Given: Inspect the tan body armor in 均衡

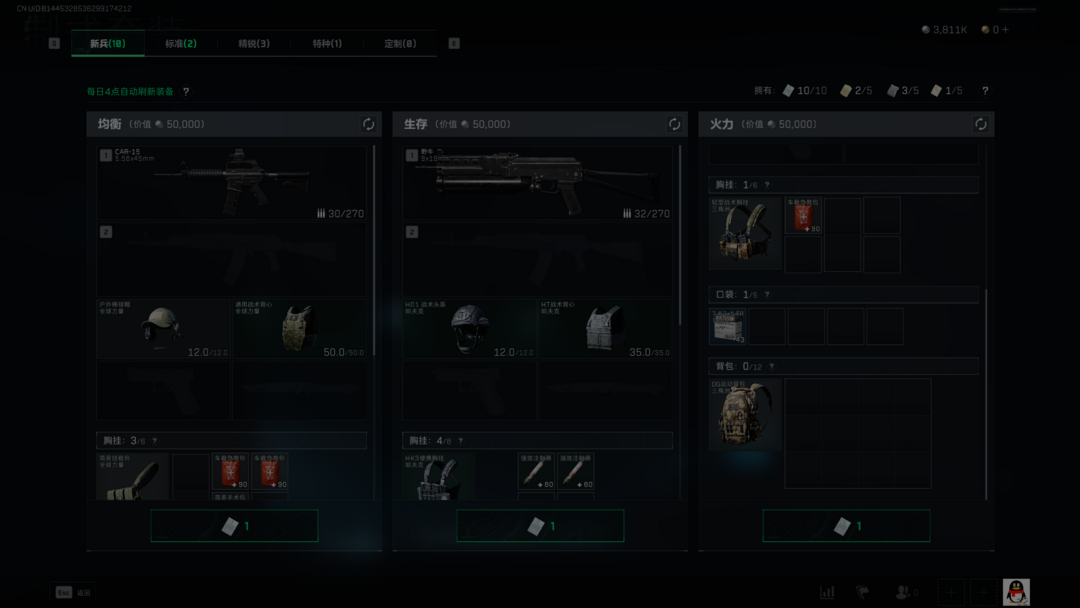Looking at the screenshot, I should point(299,329).
